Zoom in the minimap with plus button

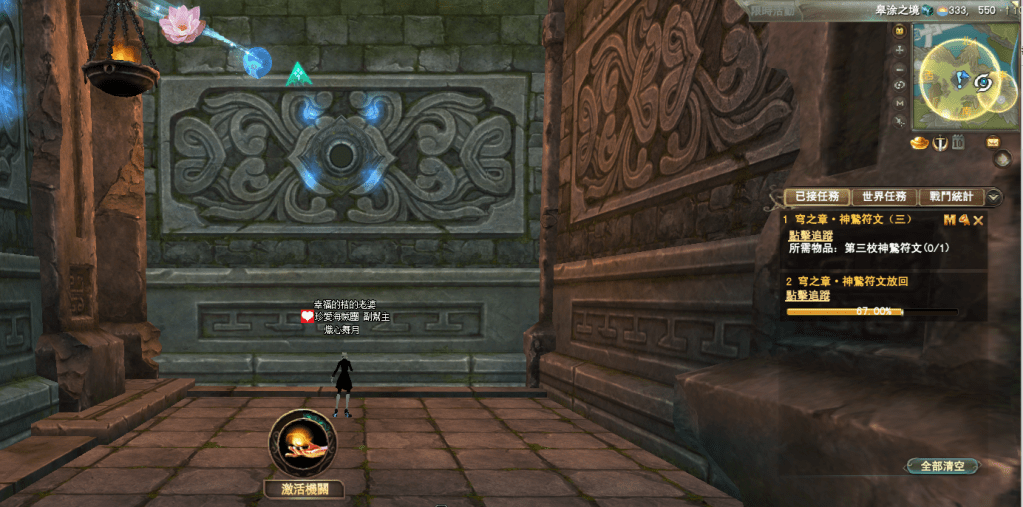(x=900, y=49)
